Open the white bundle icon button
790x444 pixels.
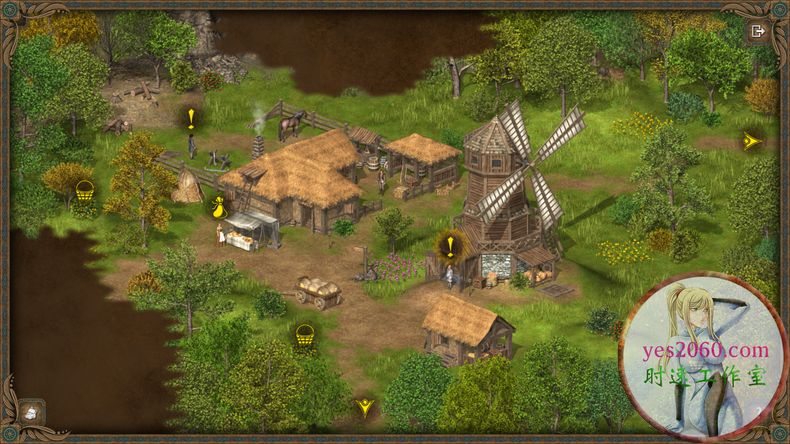[x=31, y=411]
